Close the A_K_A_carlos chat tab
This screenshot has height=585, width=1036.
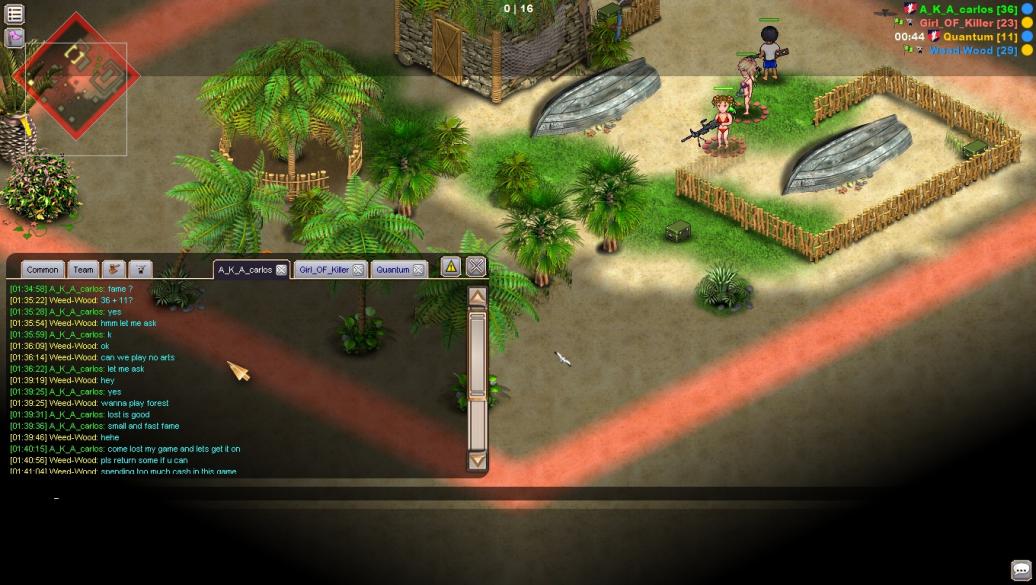click(282, 270)
